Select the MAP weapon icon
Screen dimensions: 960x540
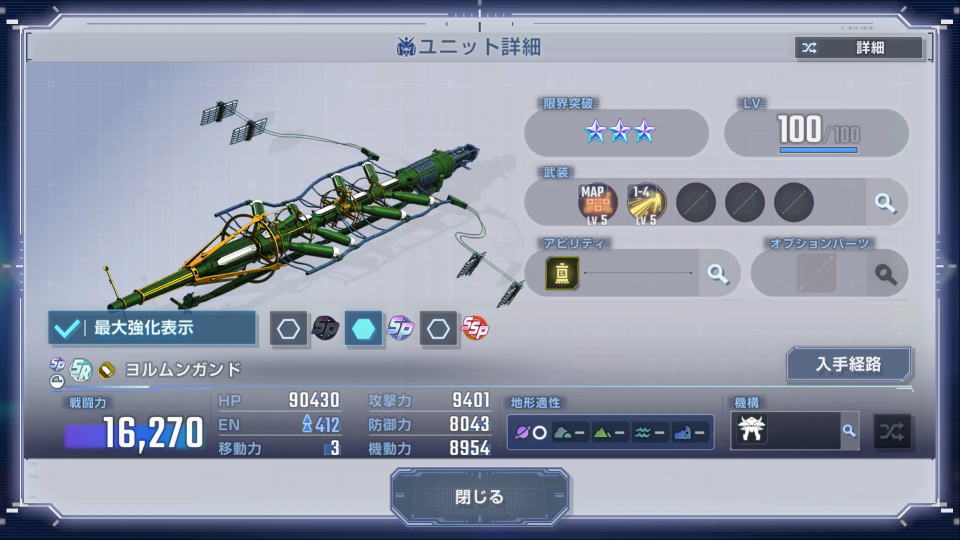pos(597,202)
